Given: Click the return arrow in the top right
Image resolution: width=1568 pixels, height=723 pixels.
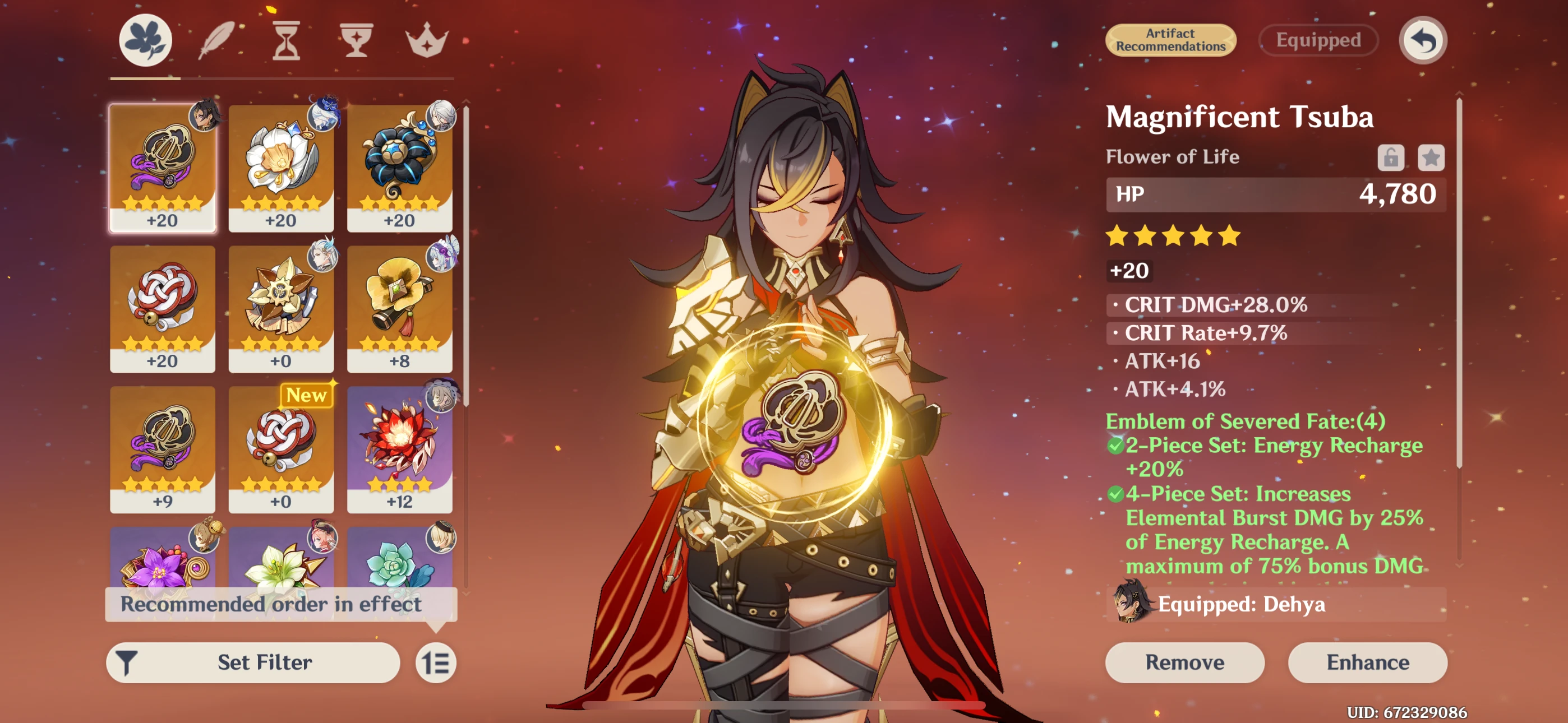Looking at the screenshot, I should tap(1422, 40).
